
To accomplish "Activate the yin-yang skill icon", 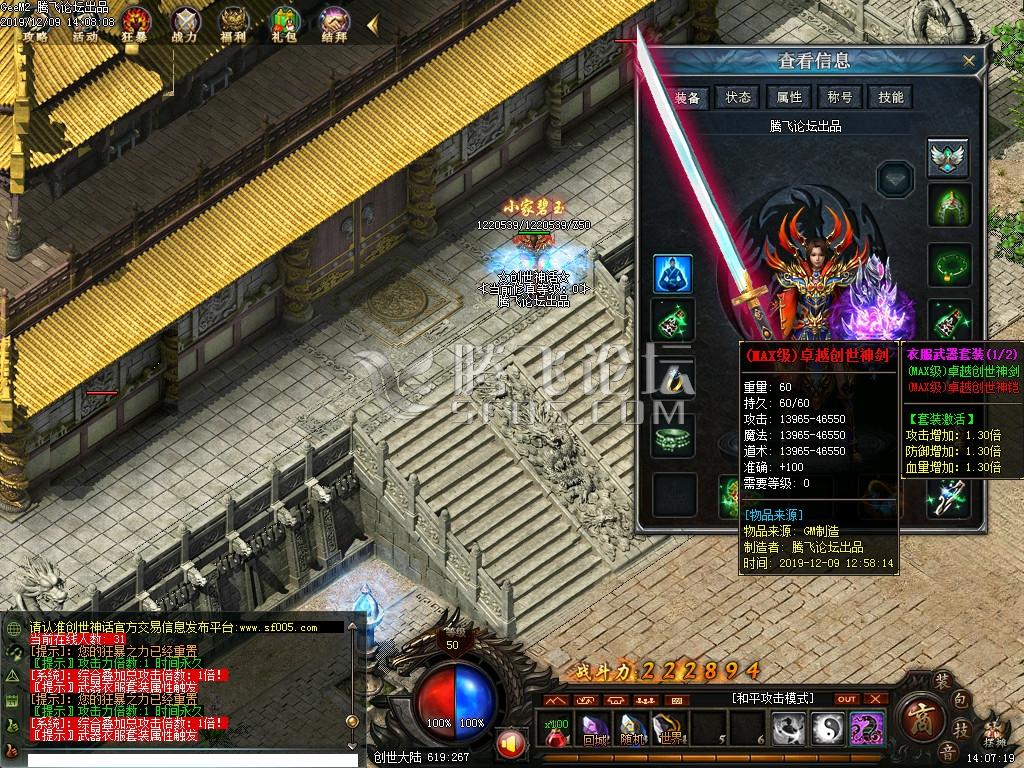I will (x=827, y=729).
